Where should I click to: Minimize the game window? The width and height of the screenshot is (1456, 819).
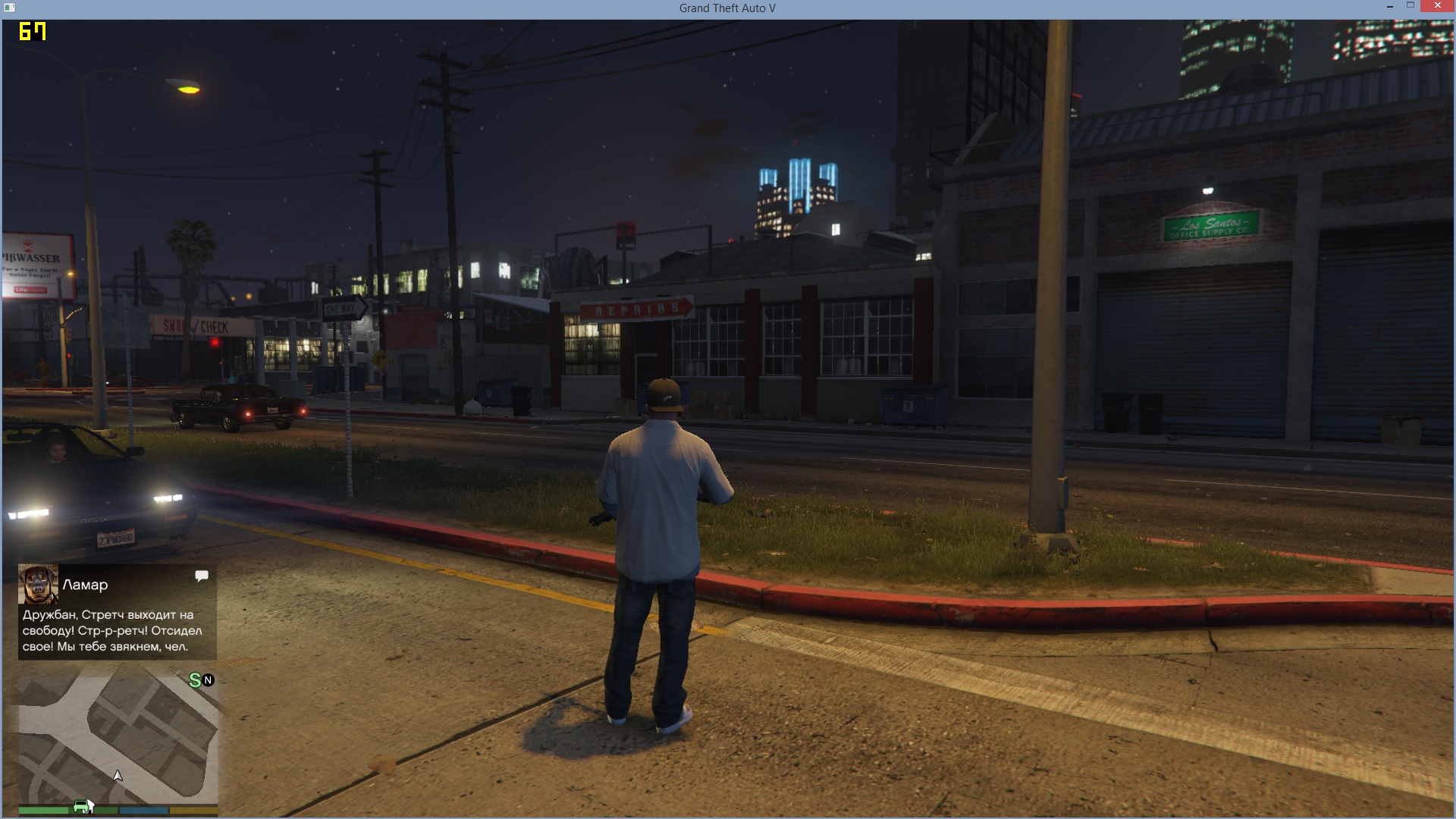(1390, 7)
